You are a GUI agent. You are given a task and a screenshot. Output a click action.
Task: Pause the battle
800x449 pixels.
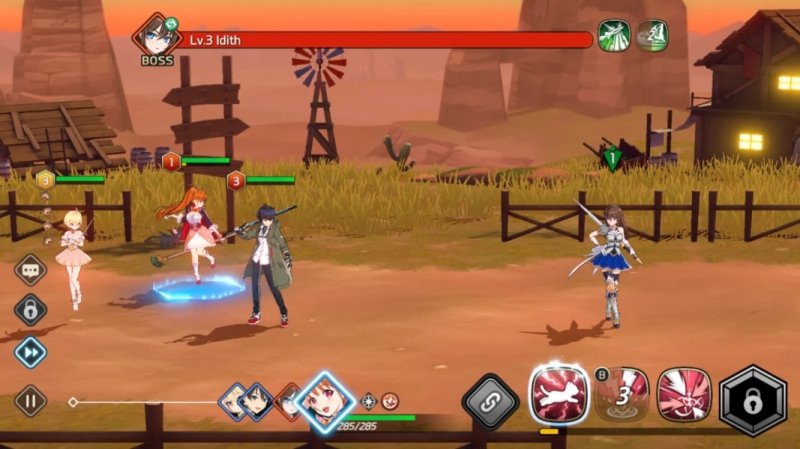tap(30, 401)
